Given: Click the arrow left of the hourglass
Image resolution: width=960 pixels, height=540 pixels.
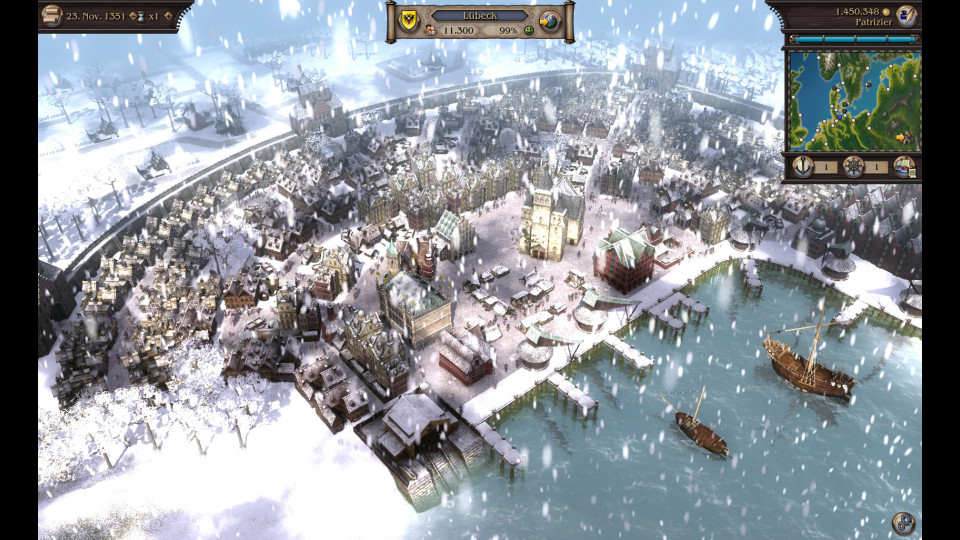Looking at the screenshot, I should coord(135,16).
